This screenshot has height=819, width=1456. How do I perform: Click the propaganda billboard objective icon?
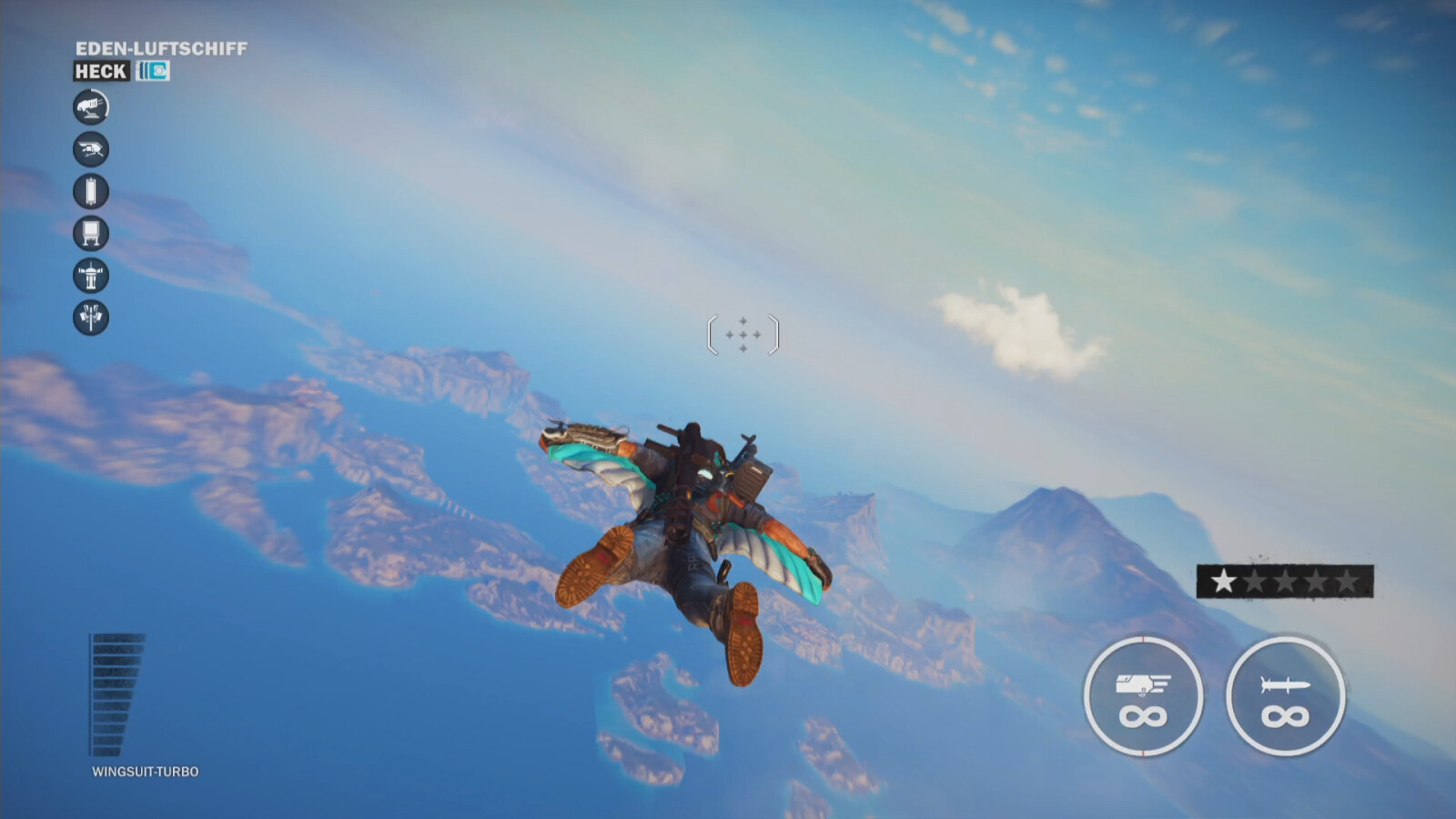click(x=90, y=233)
